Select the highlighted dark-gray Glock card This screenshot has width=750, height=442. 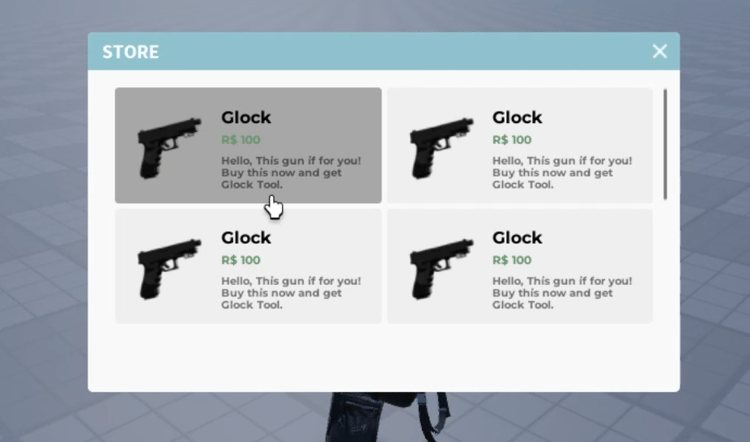pos(248,146)
